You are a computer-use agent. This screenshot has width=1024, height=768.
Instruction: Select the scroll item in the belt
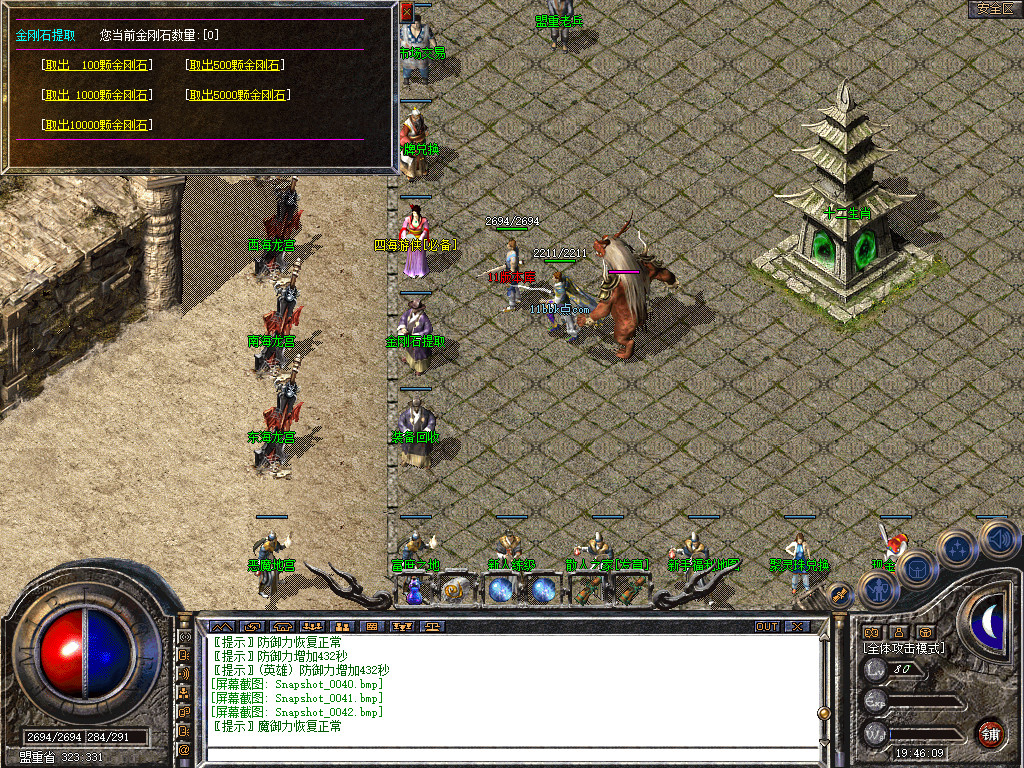click(453, 590)
